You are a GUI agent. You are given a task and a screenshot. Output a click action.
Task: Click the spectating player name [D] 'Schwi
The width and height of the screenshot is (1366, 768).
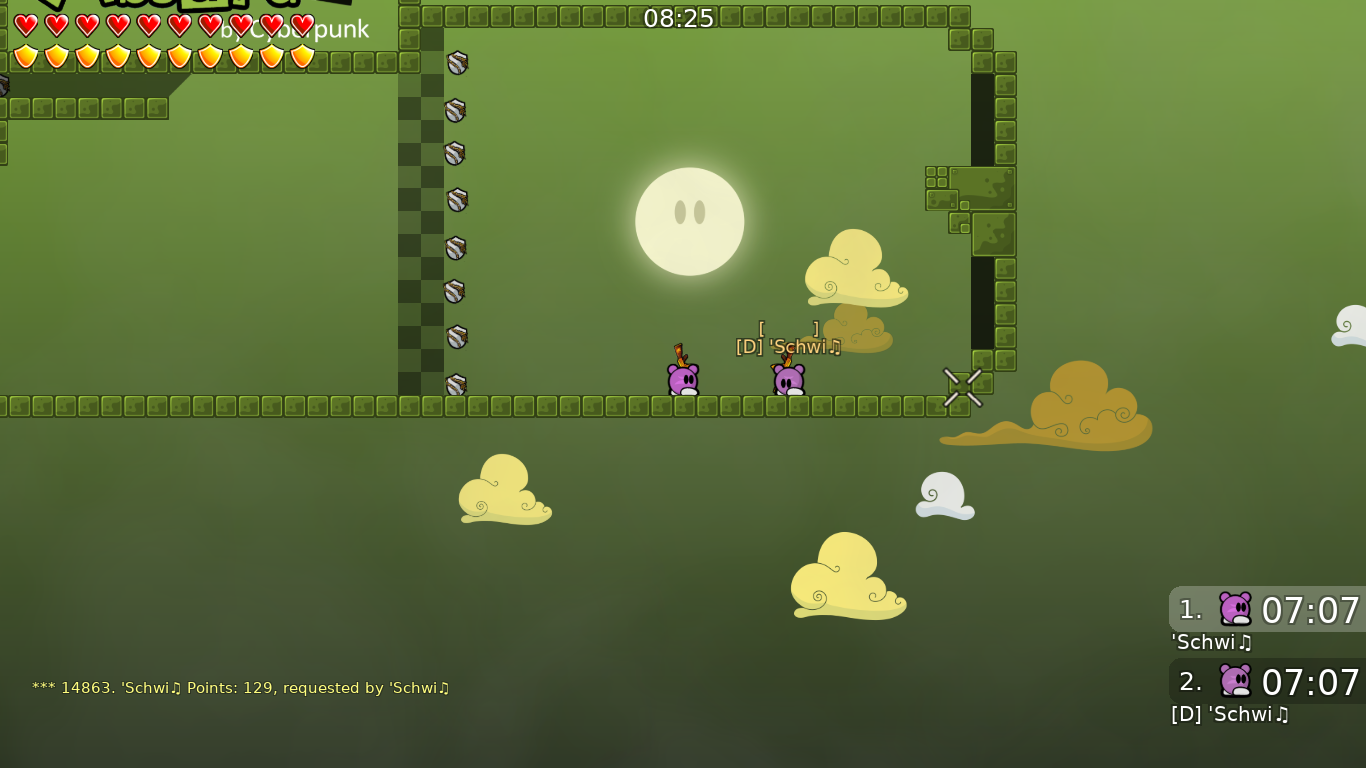[x=786, y=347]
